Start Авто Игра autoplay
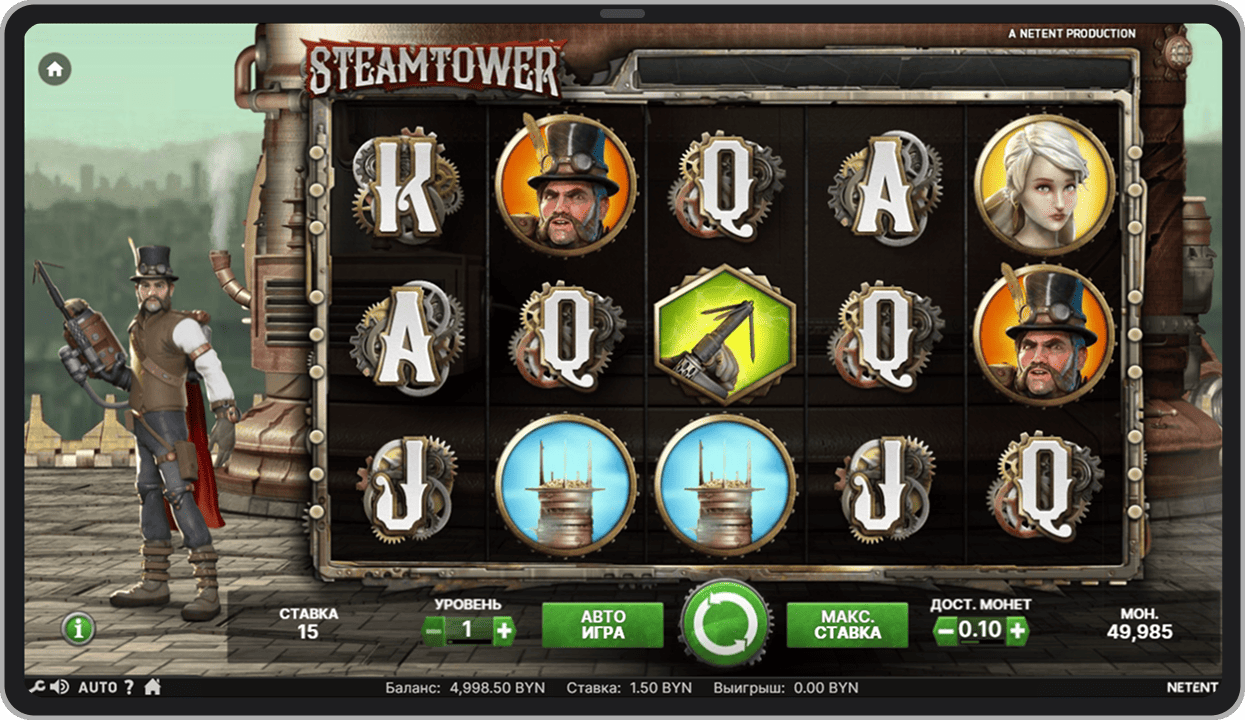 pyautogui.click(x=602, y=625)
